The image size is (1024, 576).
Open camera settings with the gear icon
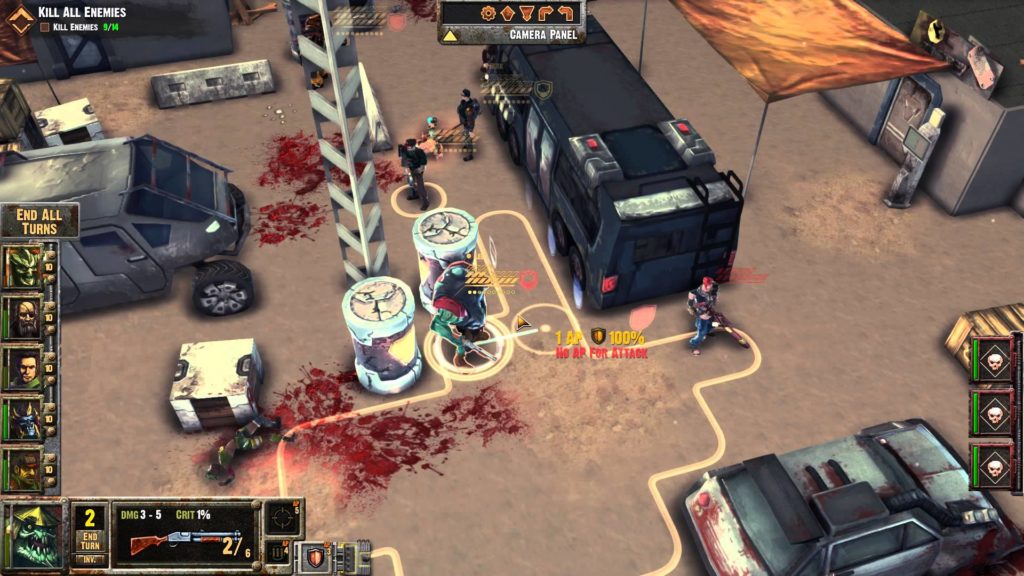click(488, 13)
